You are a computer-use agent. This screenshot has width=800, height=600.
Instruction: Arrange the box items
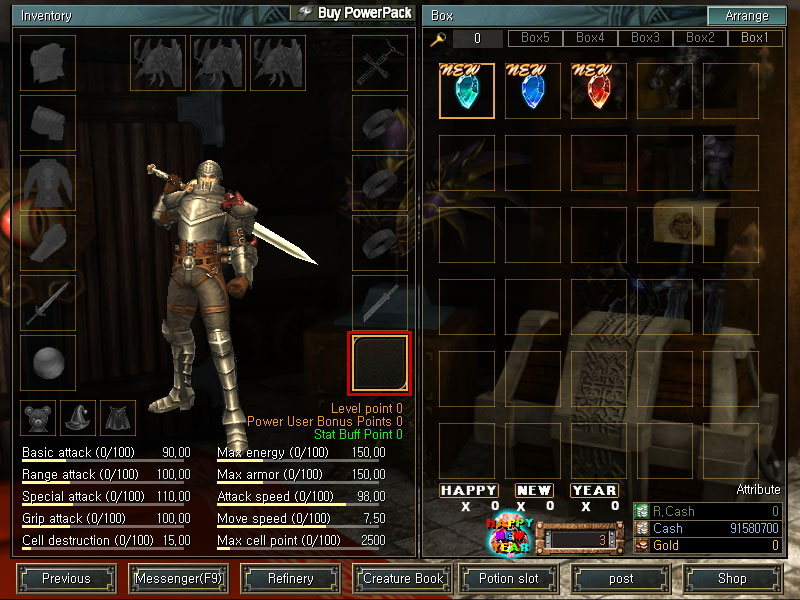(746, 16)
